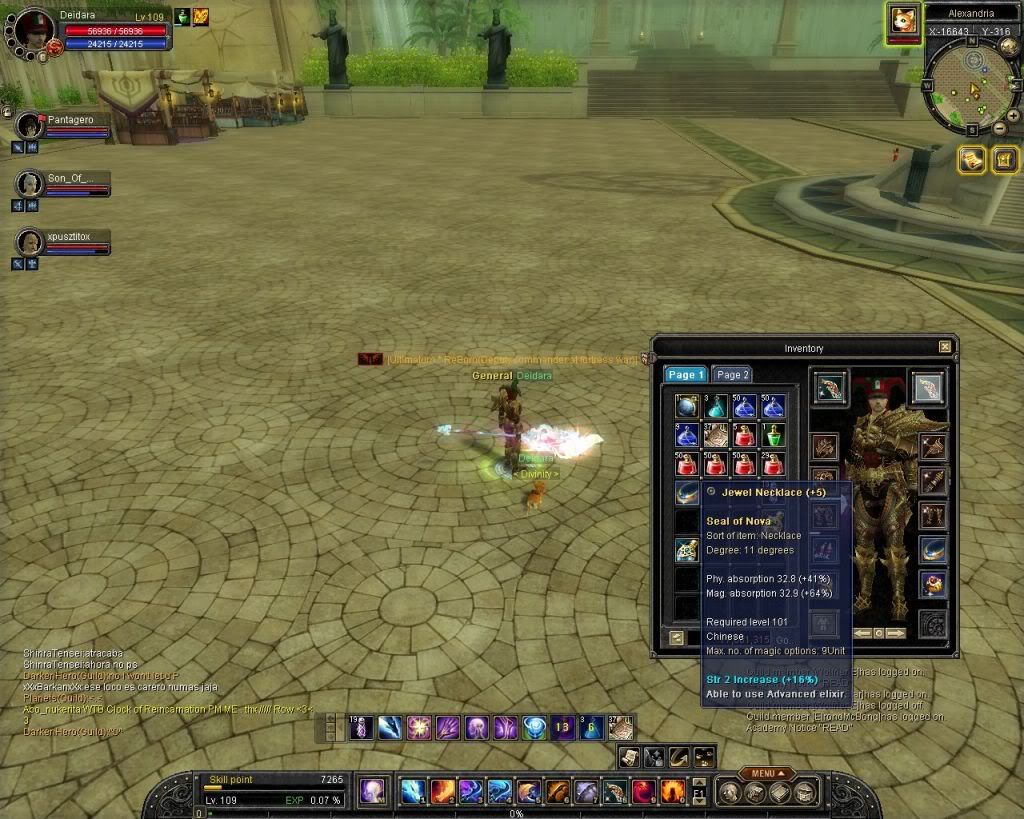Click the equipped weapon slot with the red-gold blade
Screen dimensions: 1024x819
(x=830, y=387)
